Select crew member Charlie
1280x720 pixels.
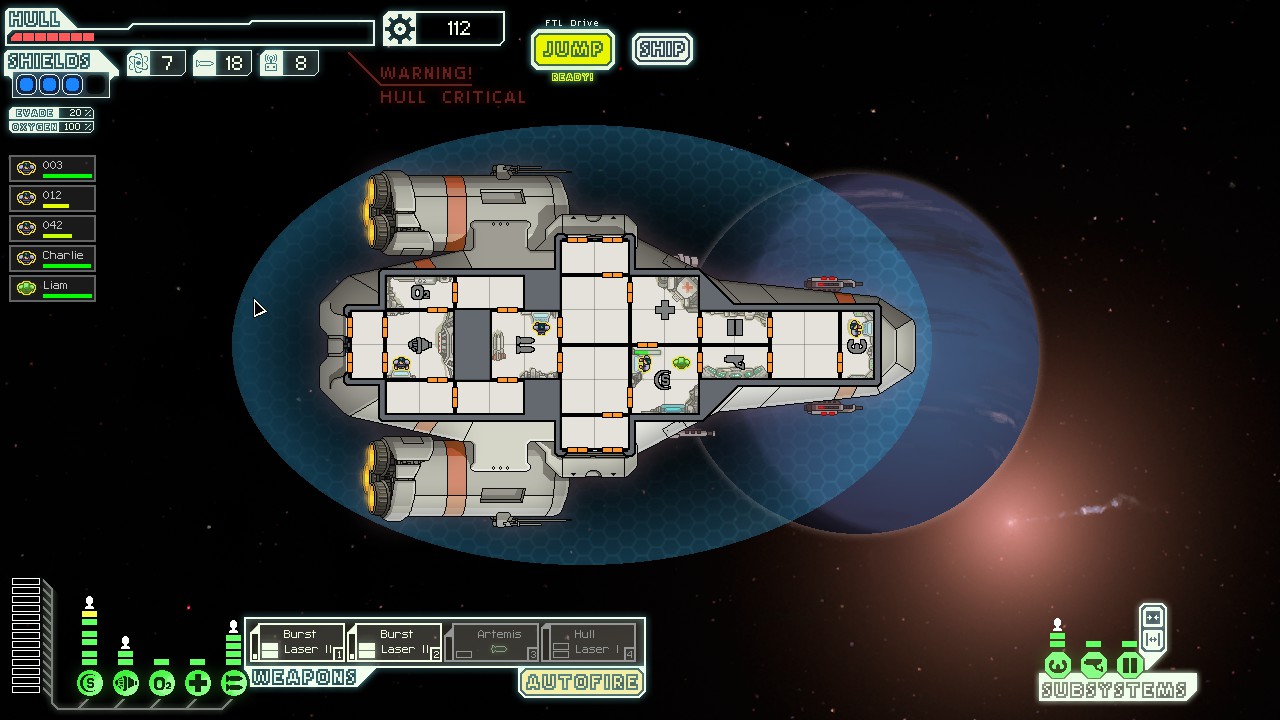(53, 258)
